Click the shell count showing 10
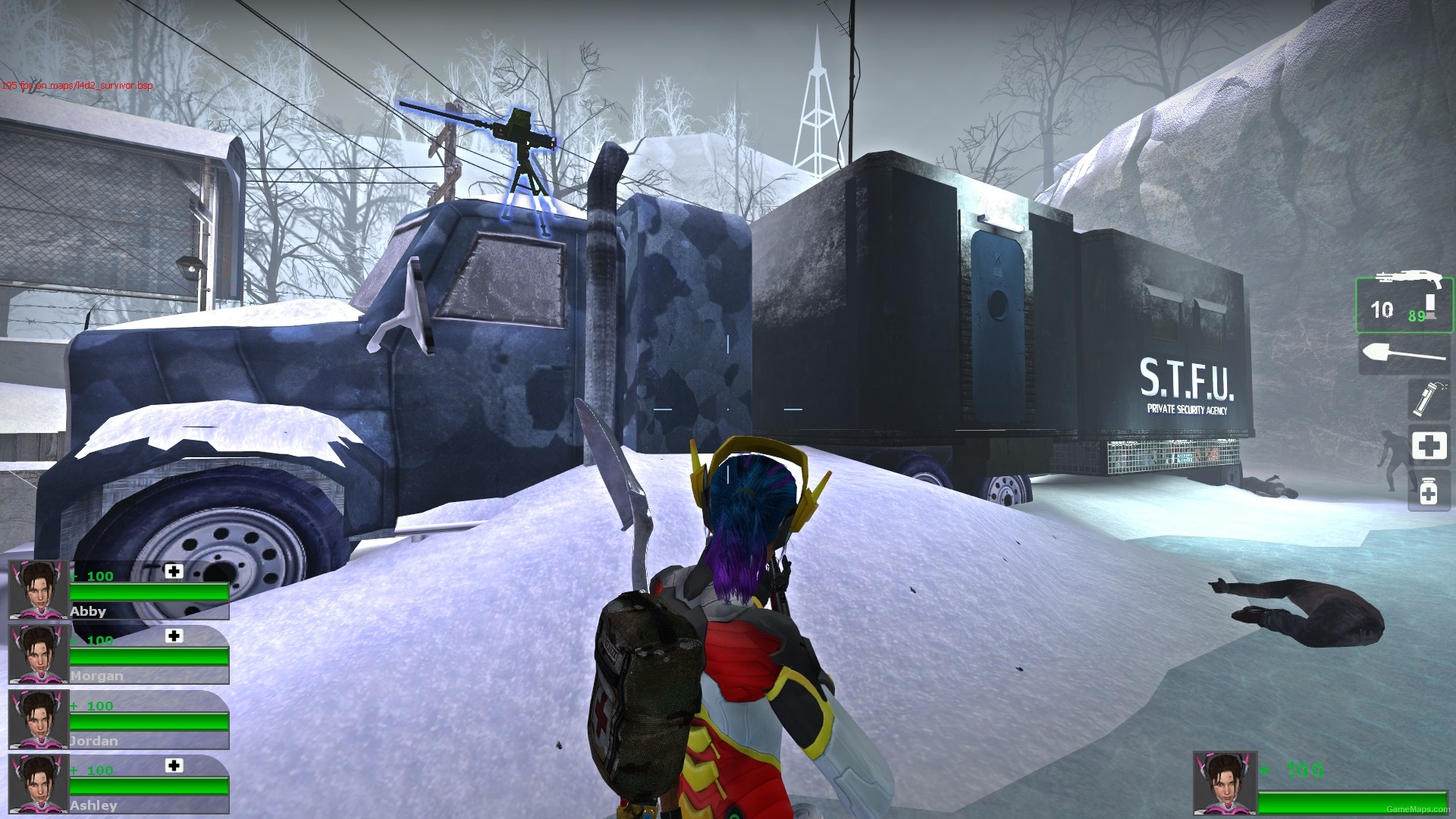Screen dimensions: 1456x819 click(1382, 309)
